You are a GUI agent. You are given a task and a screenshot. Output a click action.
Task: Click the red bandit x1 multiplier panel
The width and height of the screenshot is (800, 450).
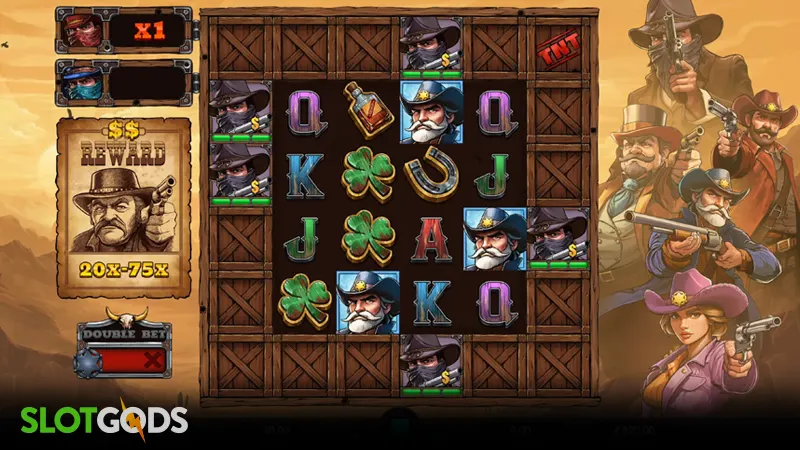122,31
